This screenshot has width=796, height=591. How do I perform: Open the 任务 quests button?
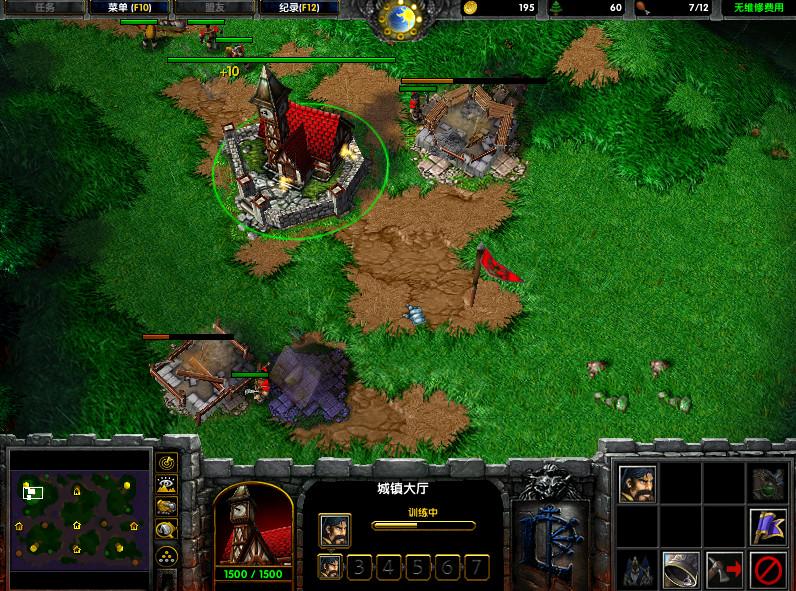(x=44, y=8)
